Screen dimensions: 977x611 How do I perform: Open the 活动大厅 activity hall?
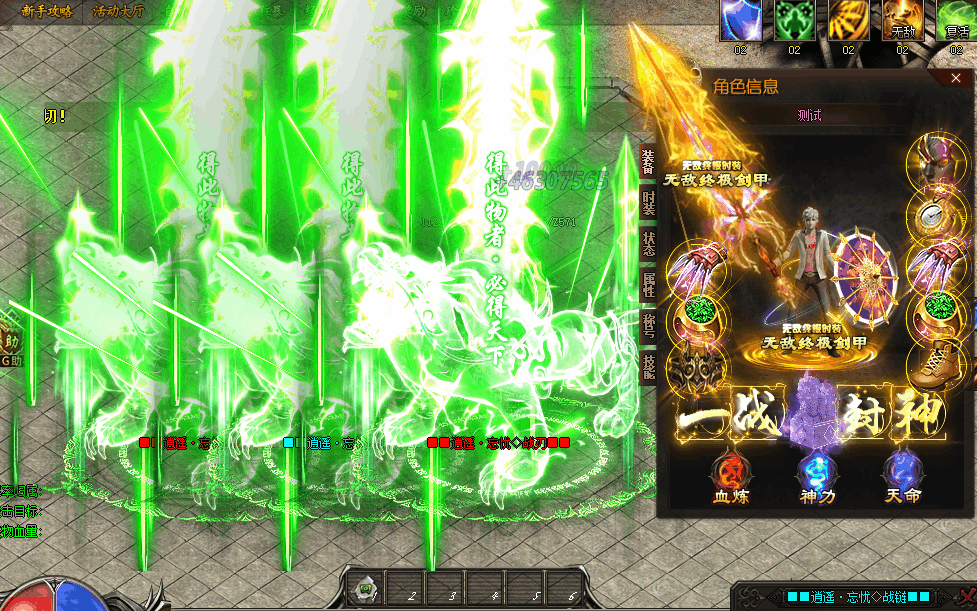click(118, 11)
